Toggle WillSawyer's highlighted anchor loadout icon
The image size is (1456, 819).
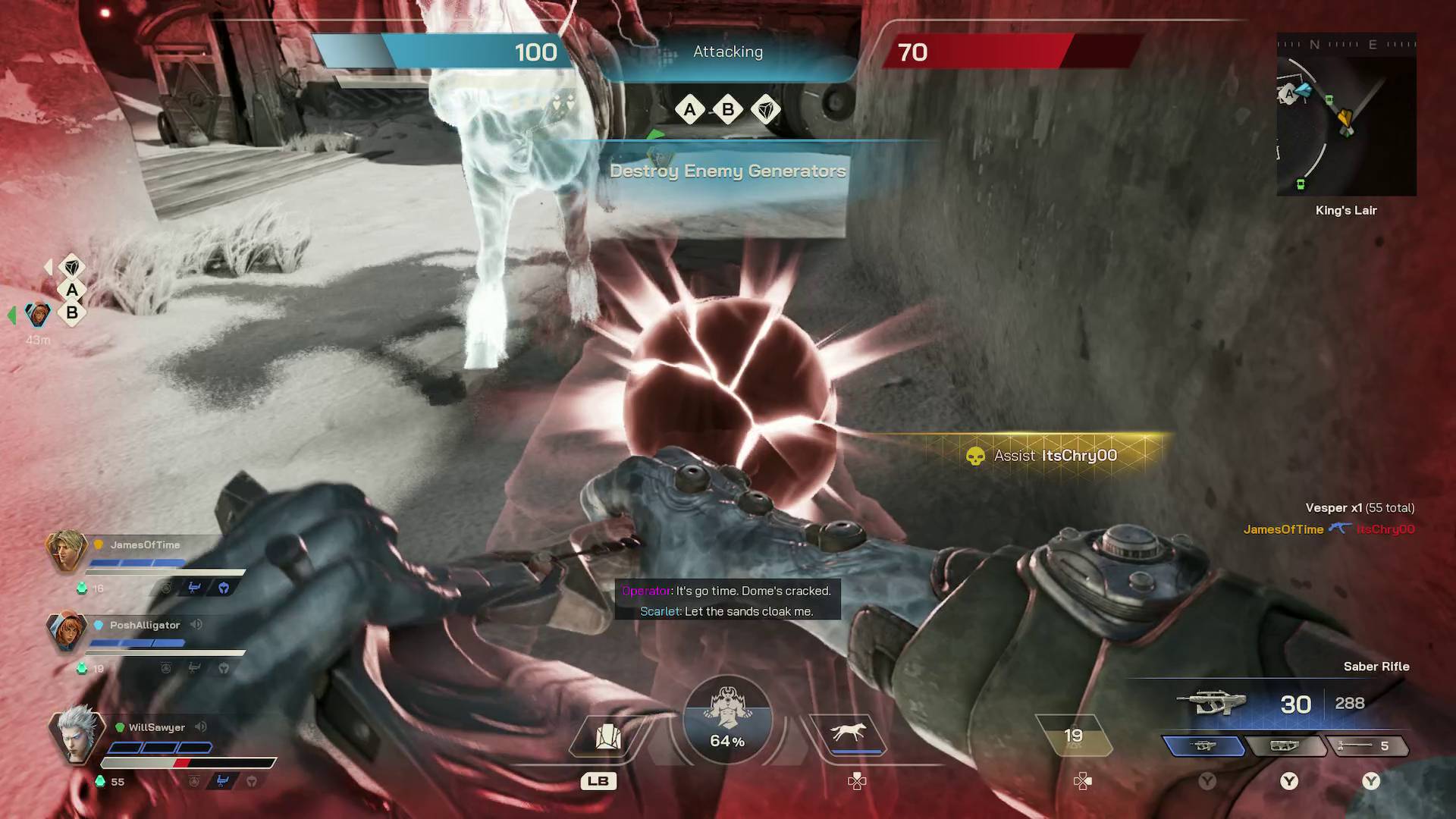221,782
